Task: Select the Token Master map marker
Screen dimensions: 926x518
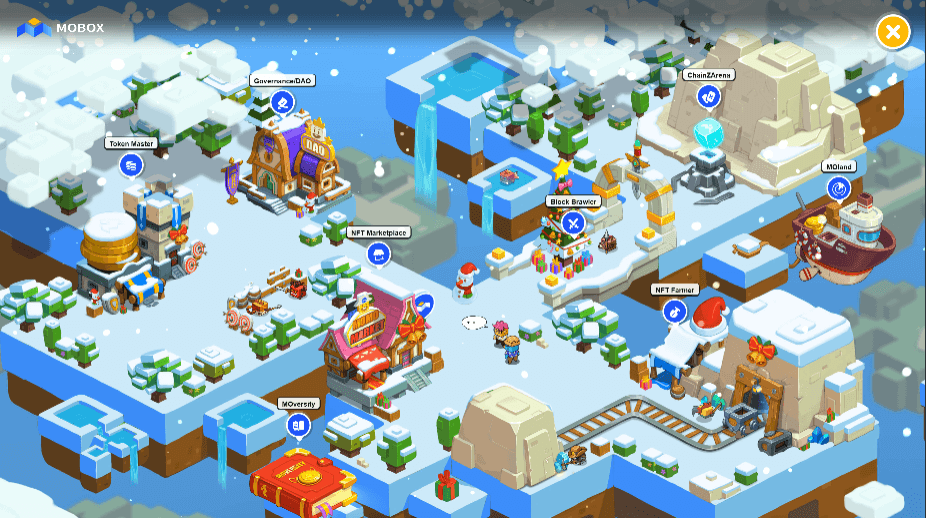Action: pyautogui.click(x=131, y=165)
